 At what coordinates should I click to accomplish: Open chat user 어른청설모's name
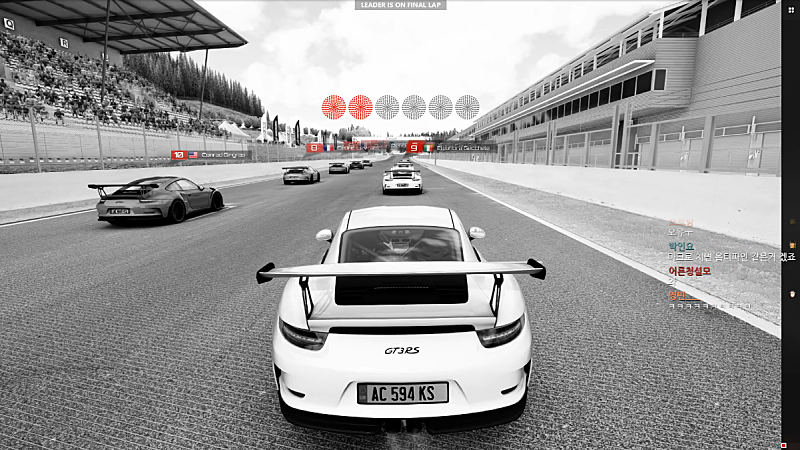click(690, 270)
